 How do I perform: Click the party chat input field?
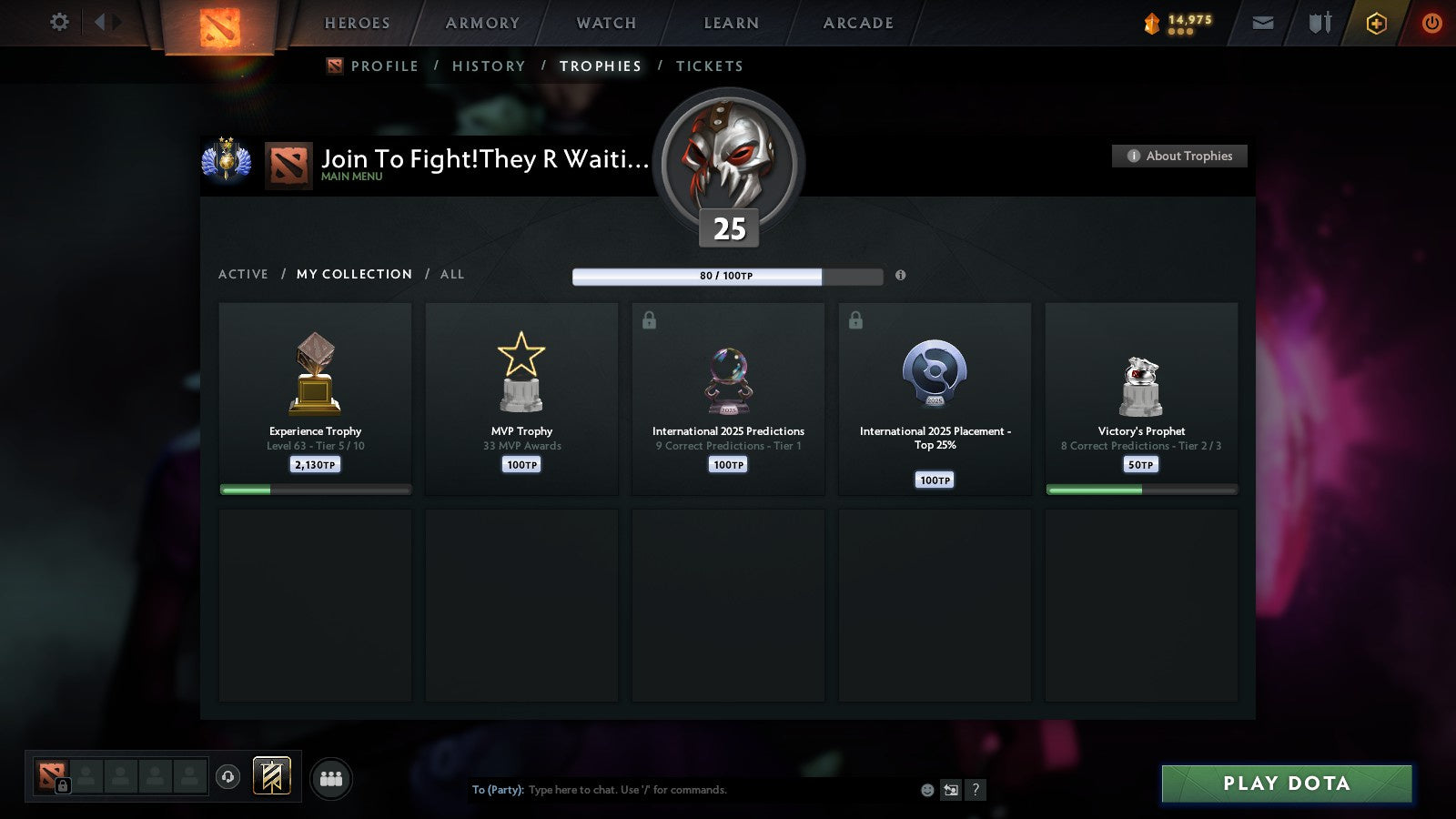point(682,790)
